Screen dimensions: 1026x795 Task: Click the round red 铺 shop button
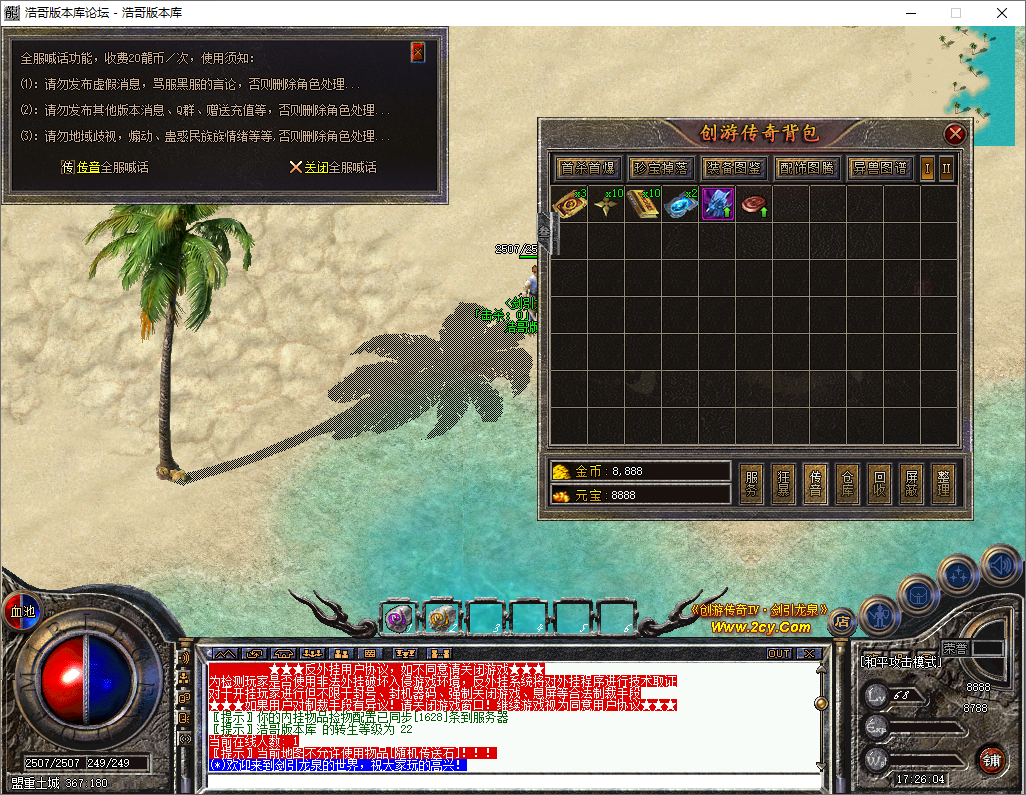(x=991, y=758)
